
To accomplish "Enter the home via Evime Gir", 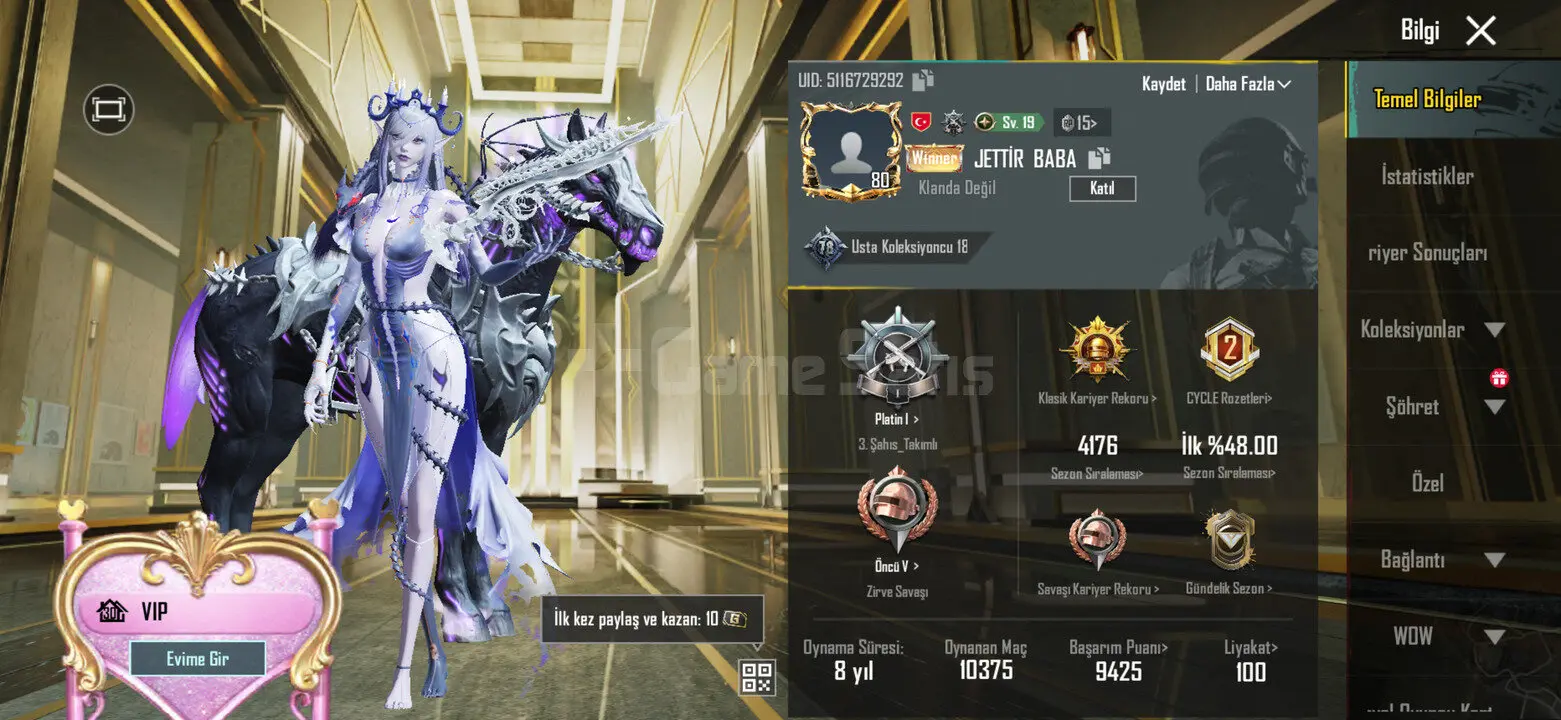I will 197,659.
